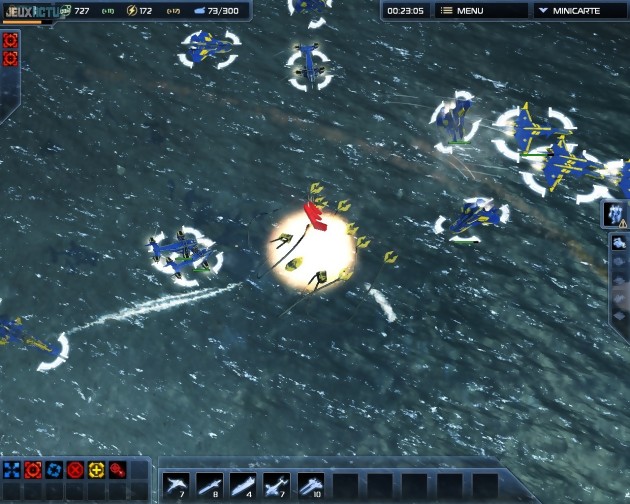Screen dimensions: 630x504
Task: Select the unit group showing count 8
Action: [209, 485]
